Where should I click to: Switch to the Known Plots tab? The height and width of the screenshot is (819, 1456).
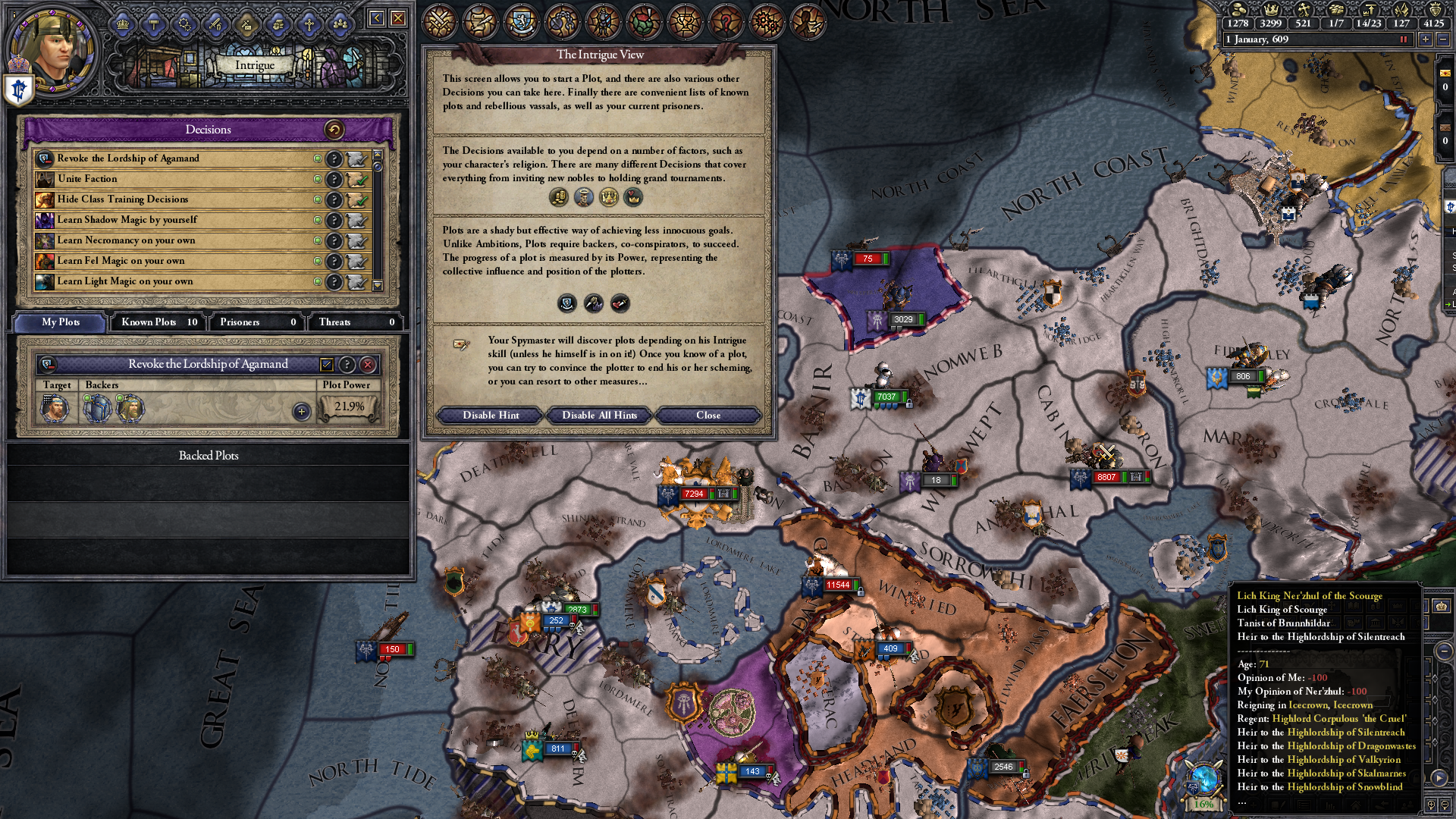(x=155, y=322)
